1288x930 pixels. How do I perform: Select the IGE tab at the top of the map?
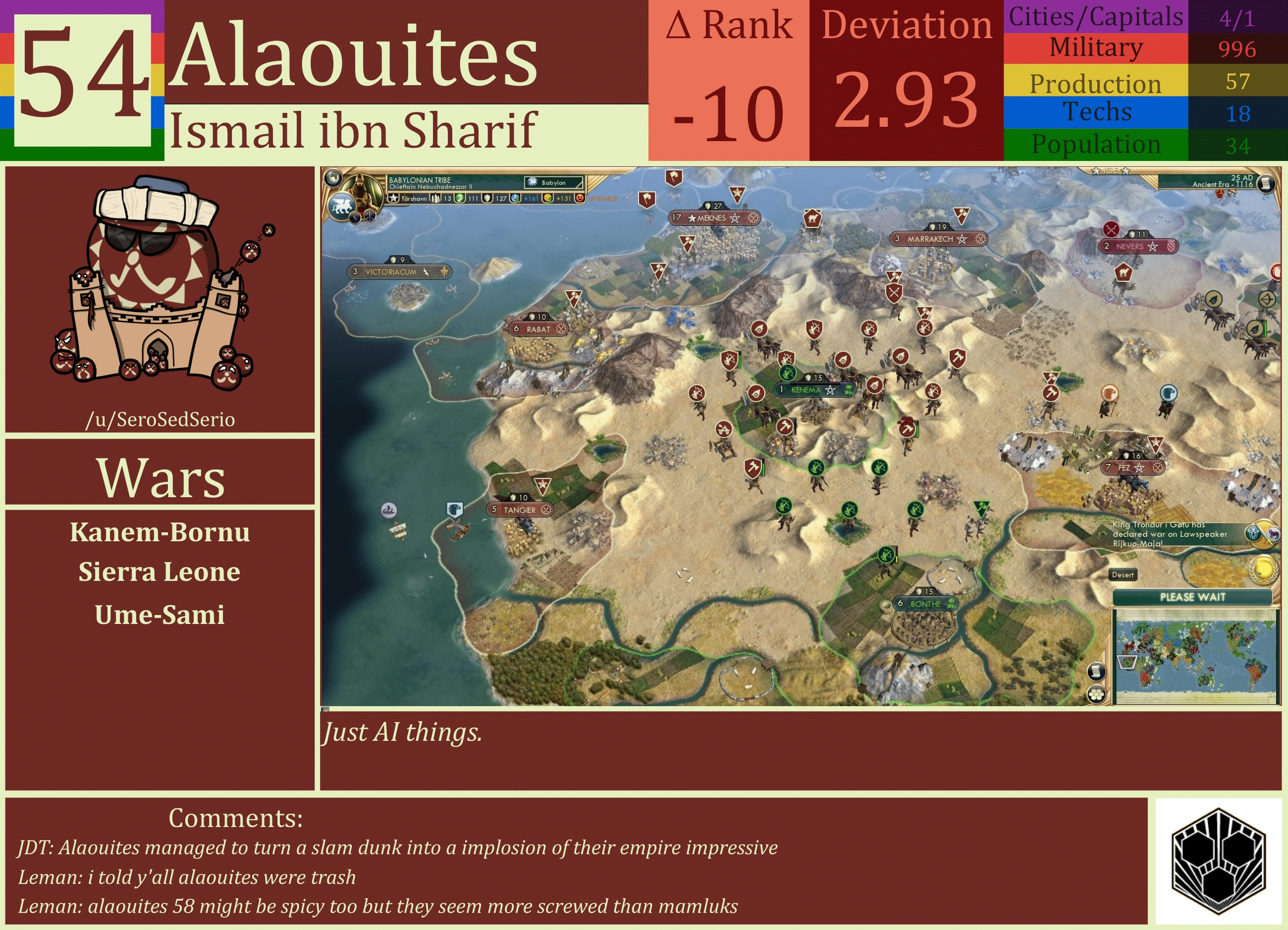(x=1111, y=170)
